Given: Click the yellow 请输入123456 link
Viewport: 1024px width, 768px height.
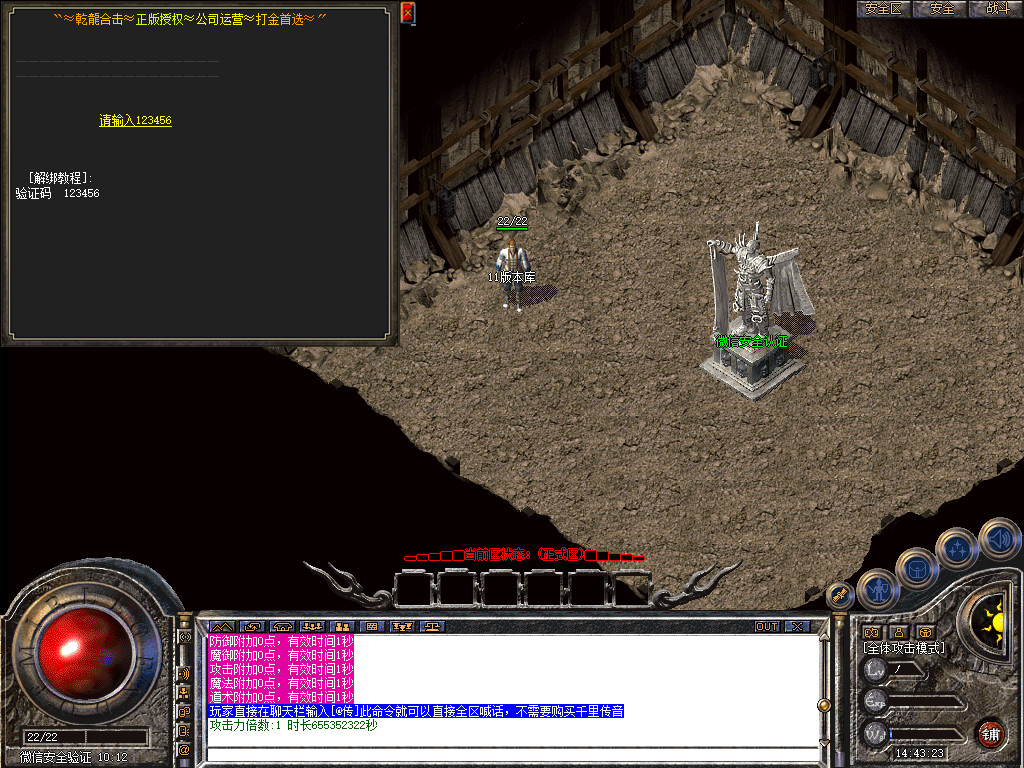Looking at the screenshot, I should [x=135, y=121].
